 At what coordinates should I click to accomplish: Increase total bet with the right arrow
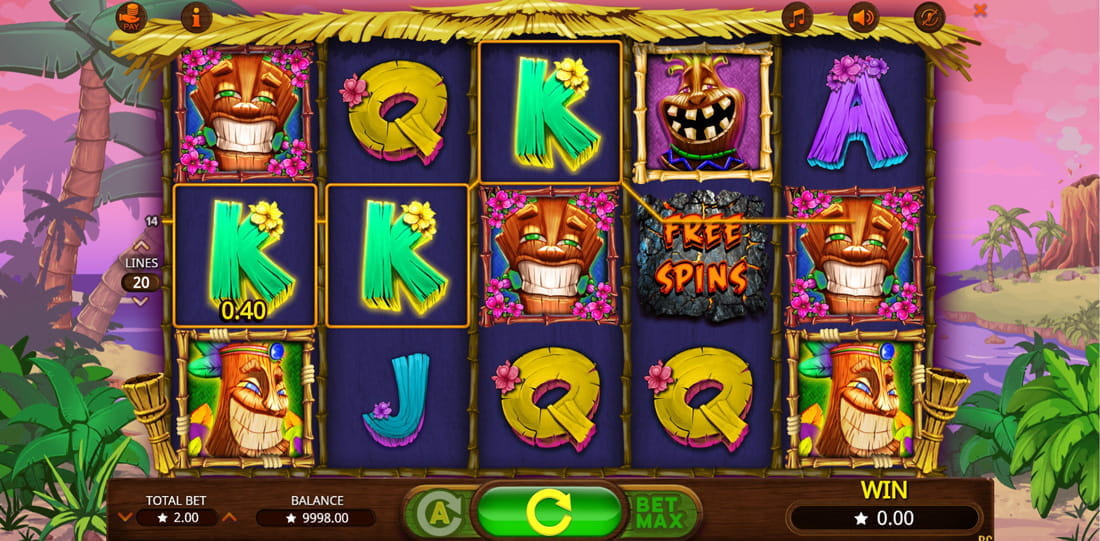(x=229, y=517)
